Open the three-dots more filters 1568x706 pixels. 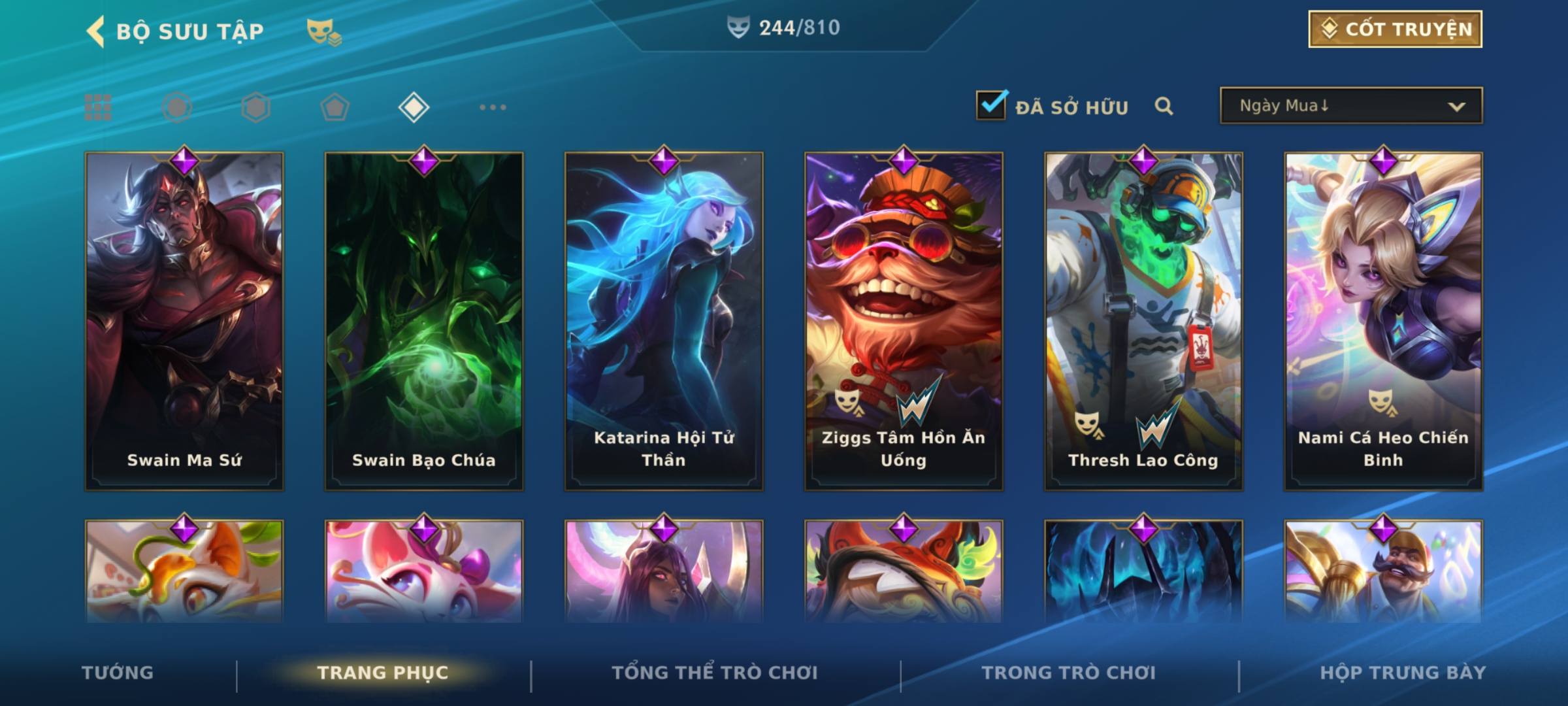[x=493, y=107]
